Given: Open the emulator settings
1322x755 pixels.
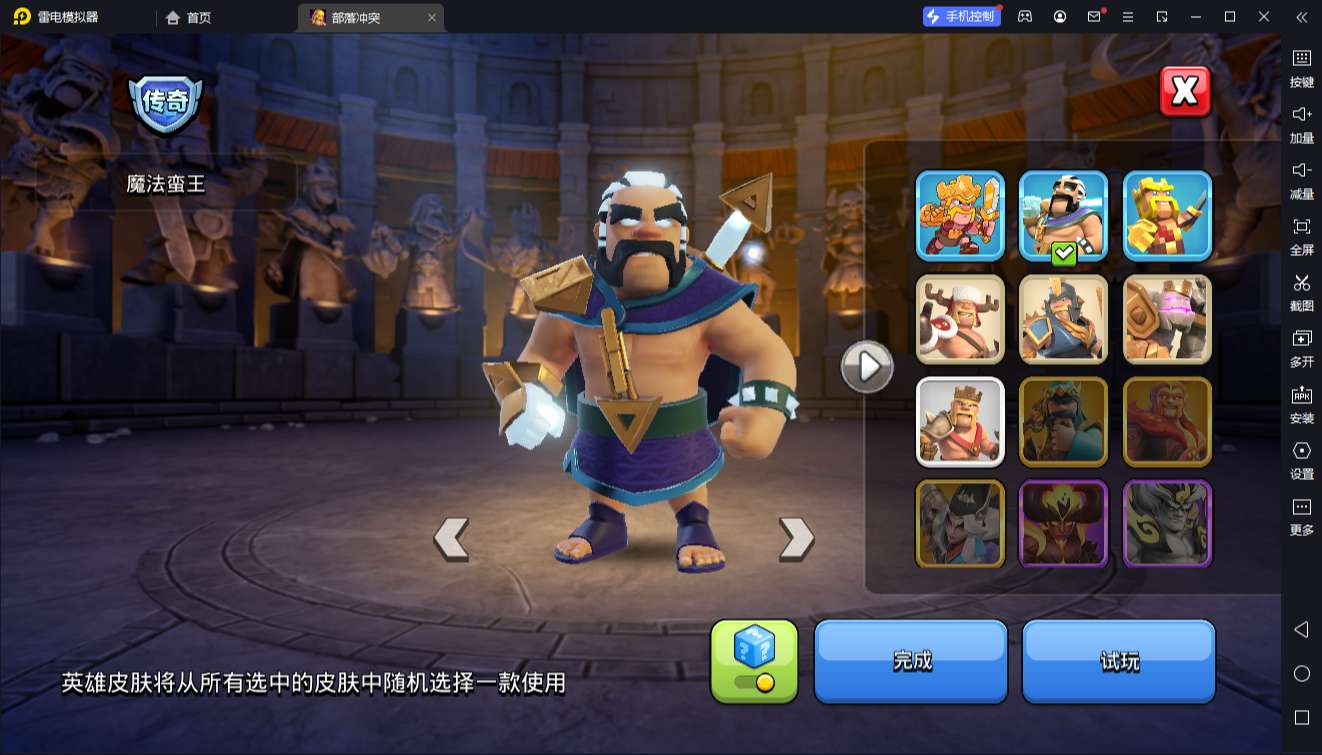Looking at the screenshot, I should click(1301, 460).
